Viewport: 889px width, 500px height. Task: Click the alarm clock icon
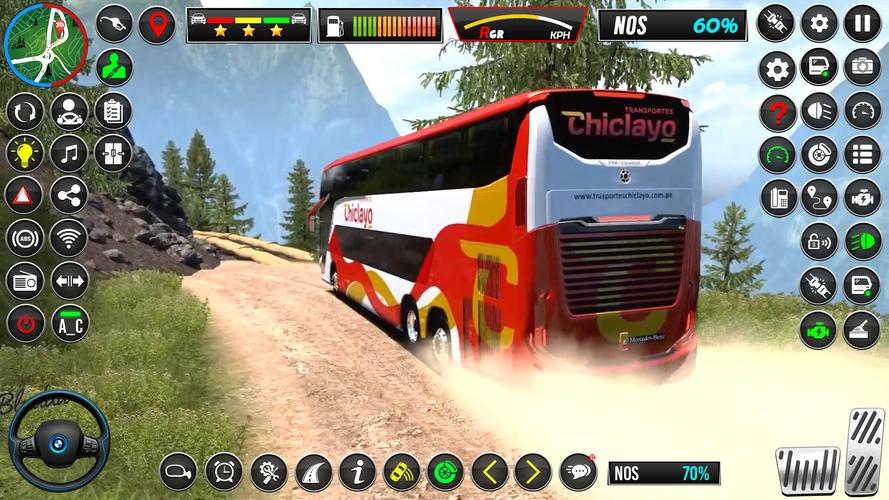pos(224,470)
